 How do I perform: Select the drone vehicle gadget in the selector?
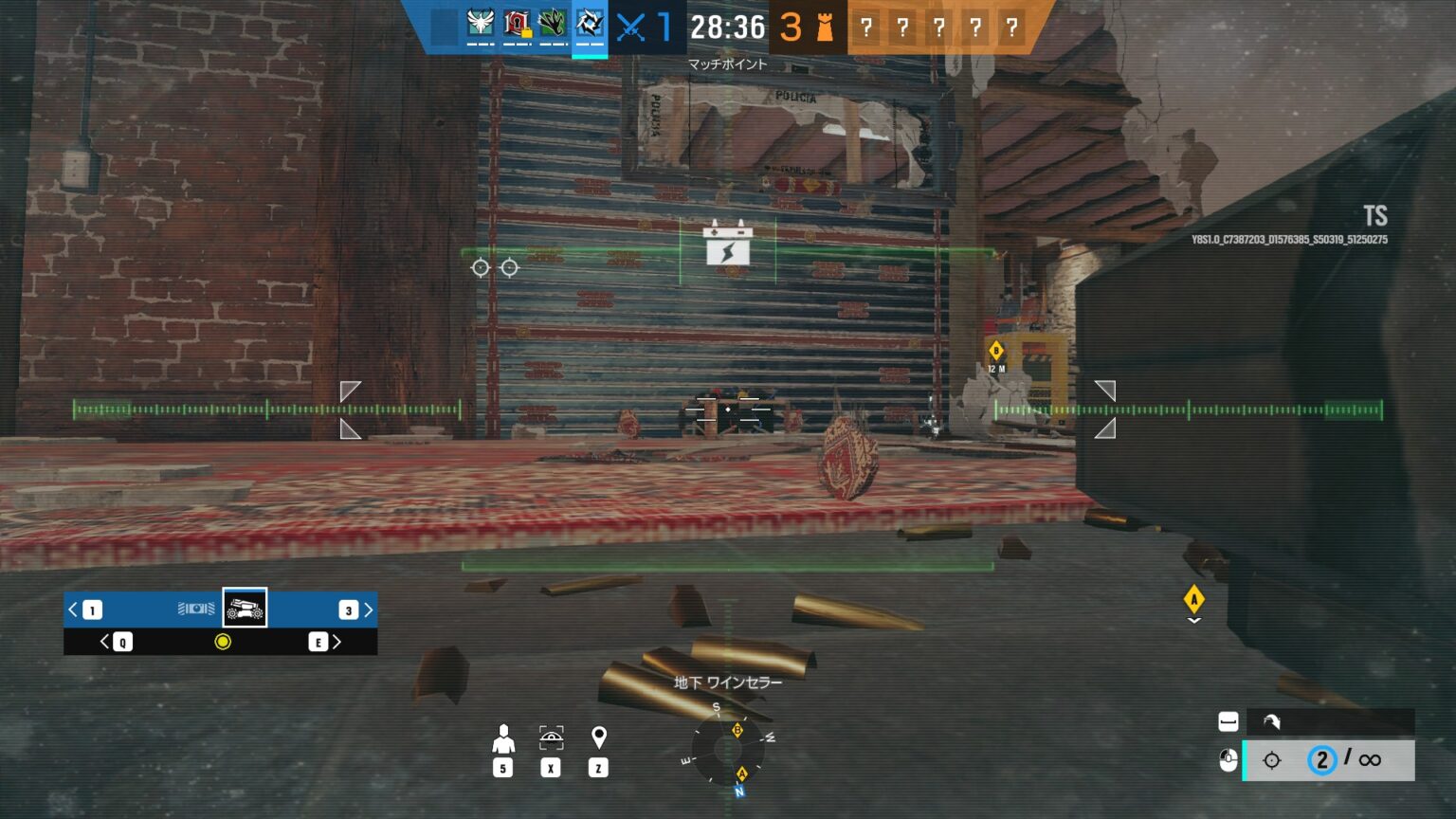click(245, 610)
